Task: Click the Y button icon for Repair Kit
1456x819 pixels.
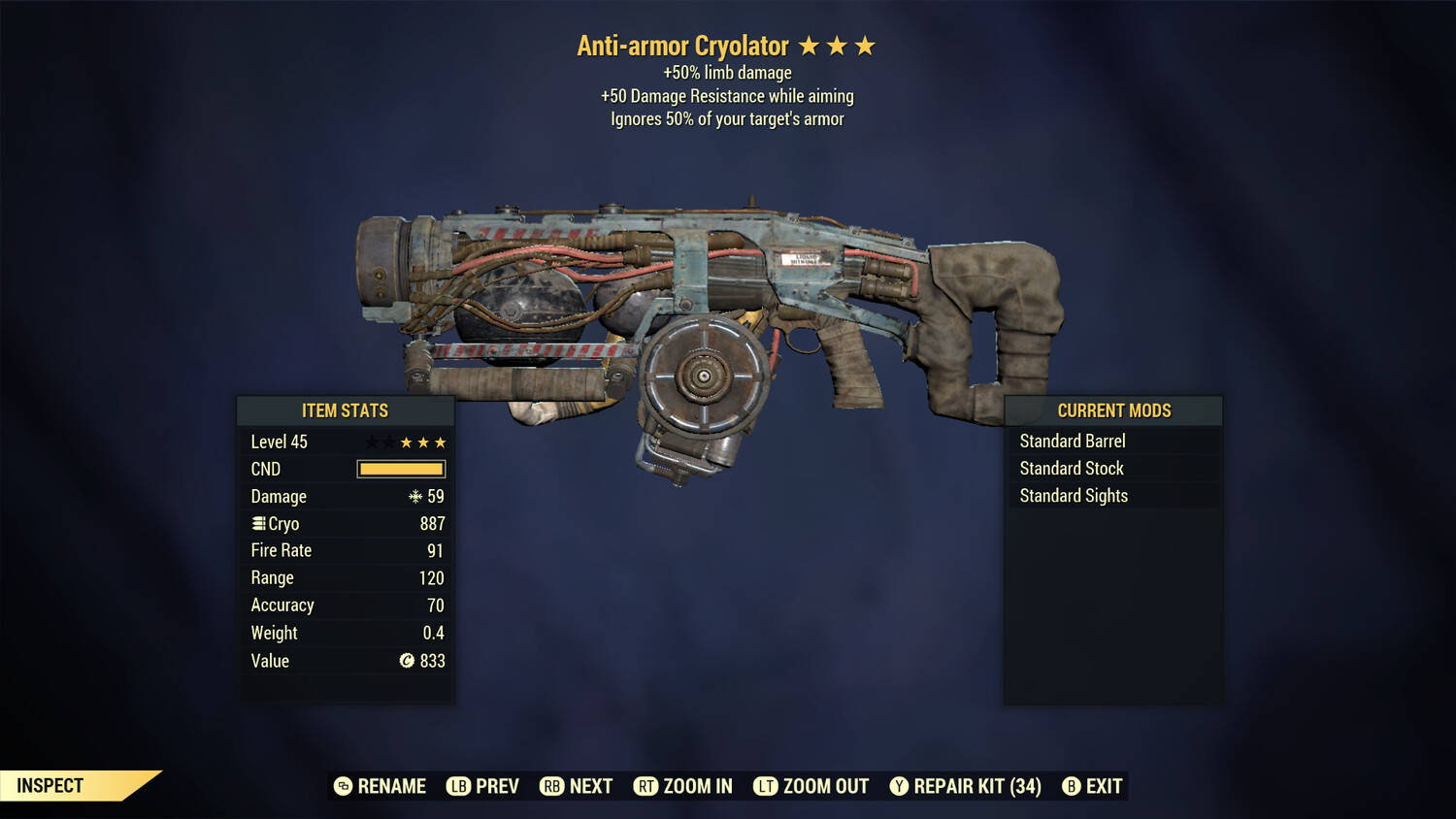Action: click(x=898, y=786)
